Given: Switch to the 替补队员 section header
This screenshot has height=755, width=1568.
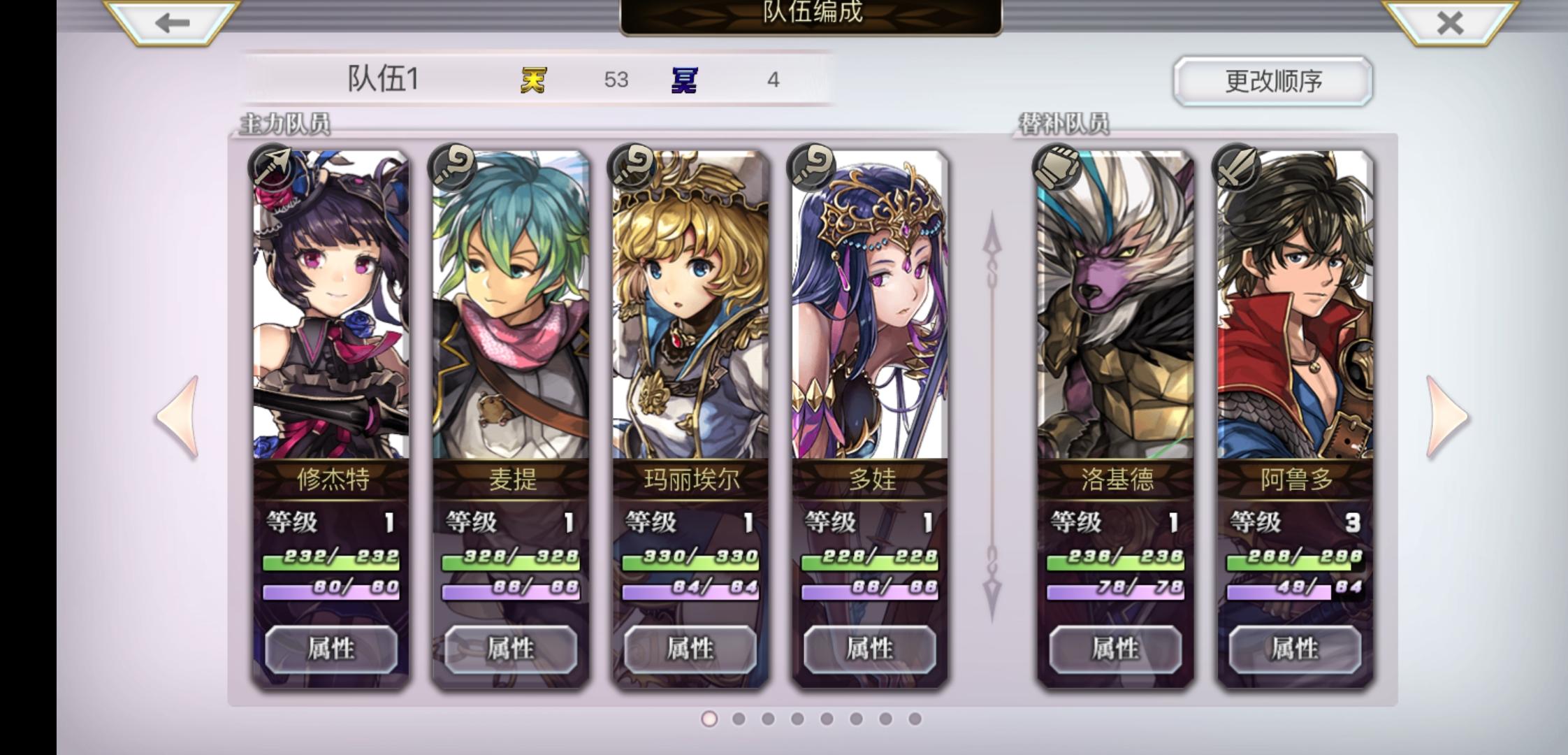Looking at the screenshot, I should click(x=1064, y=122).
